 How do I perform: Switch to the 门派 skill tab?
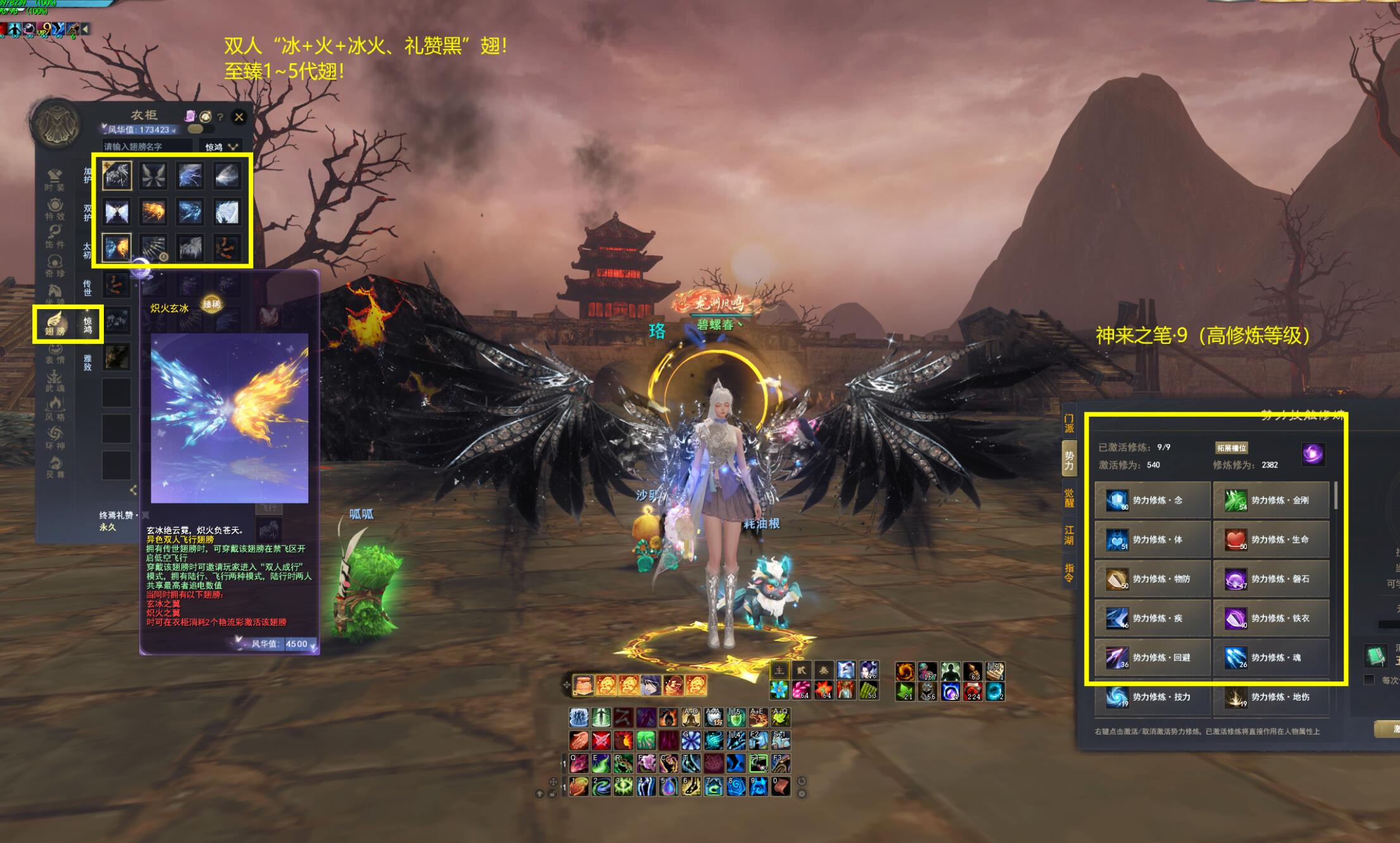1069,422
